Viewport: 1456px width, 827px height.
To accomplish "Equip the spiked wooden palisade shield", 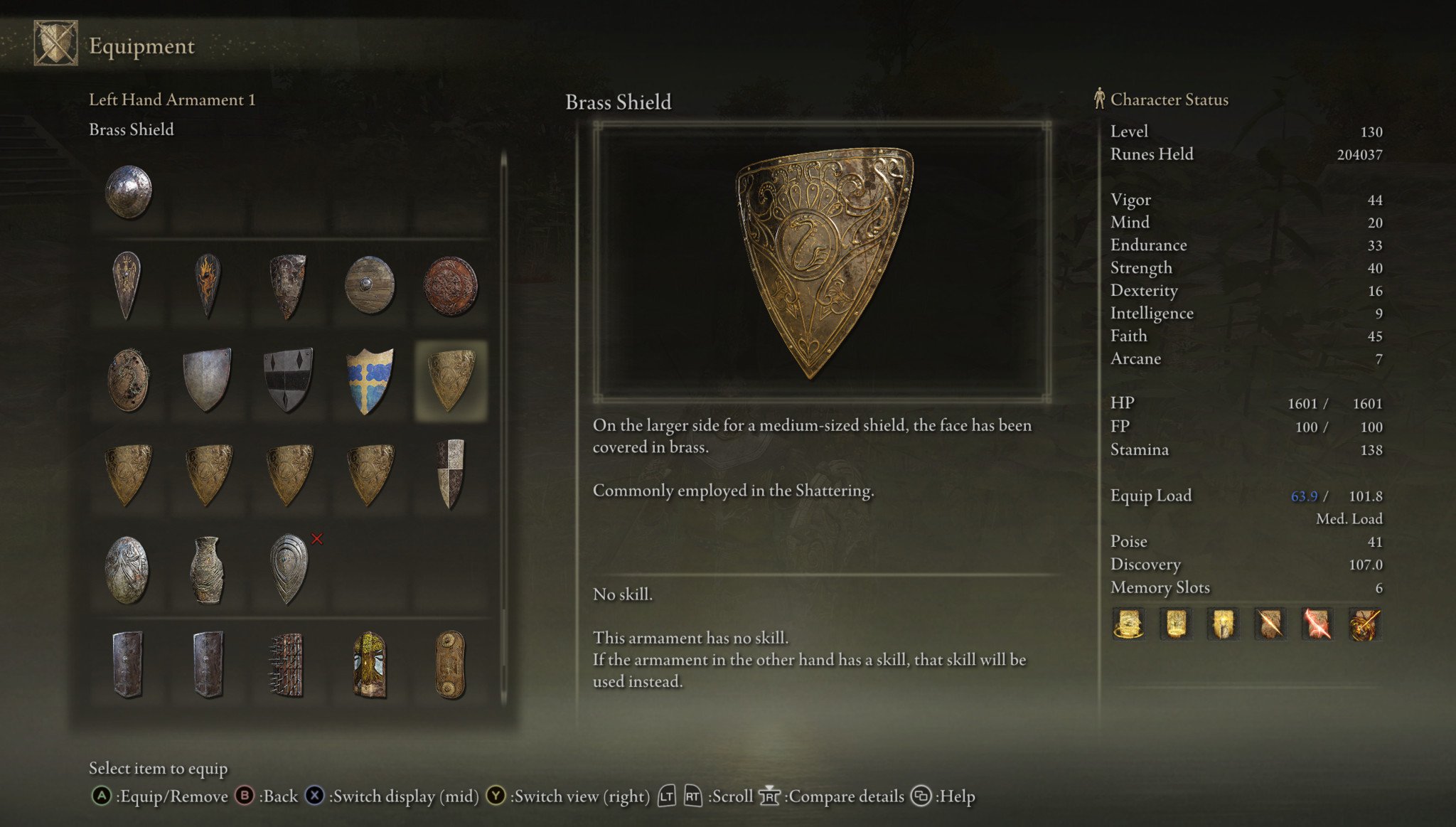I will pos(288,665).
